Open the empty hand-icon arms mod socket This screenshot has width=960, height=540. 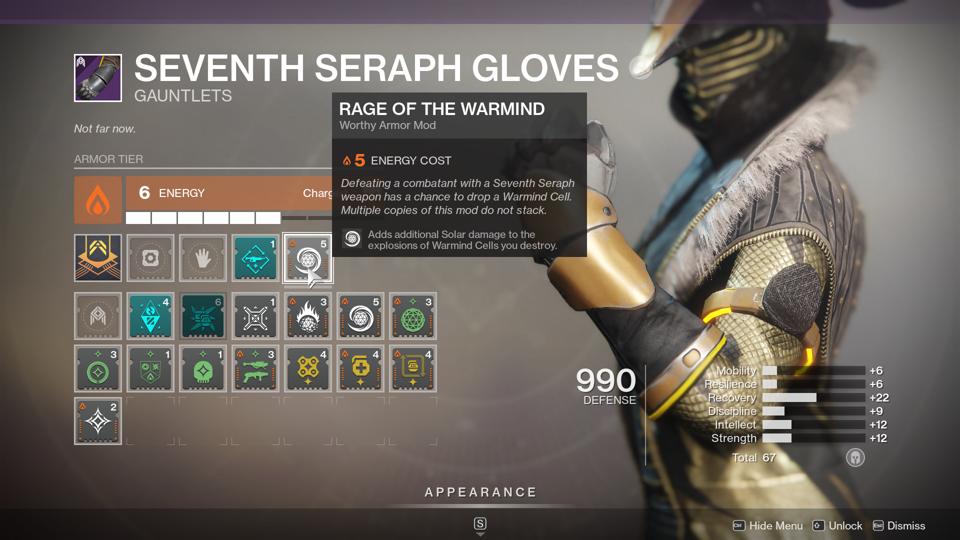click(203, 258)
